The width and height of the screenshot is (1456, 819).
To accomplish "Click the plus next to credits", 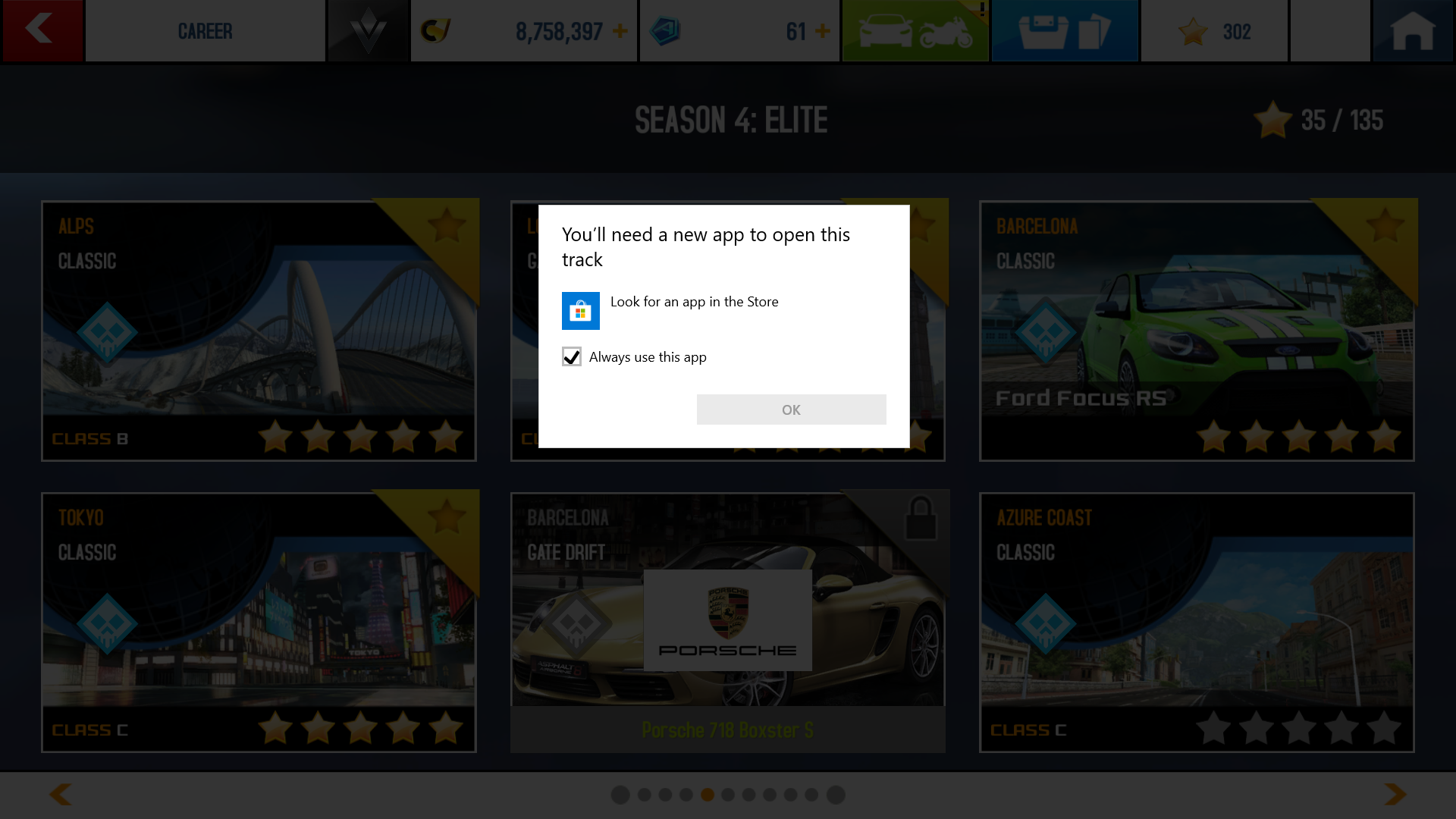I will pos(620,32).
